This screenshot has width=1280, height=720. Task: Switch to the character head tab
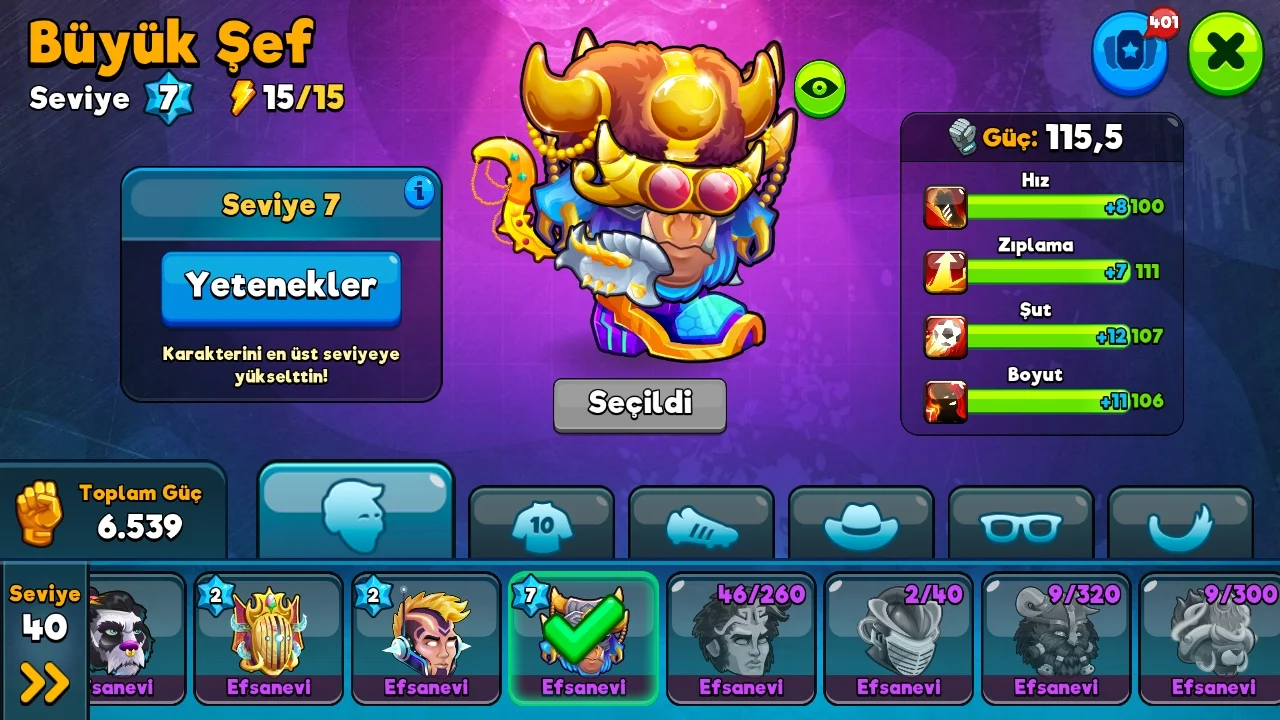click(356, 514)
